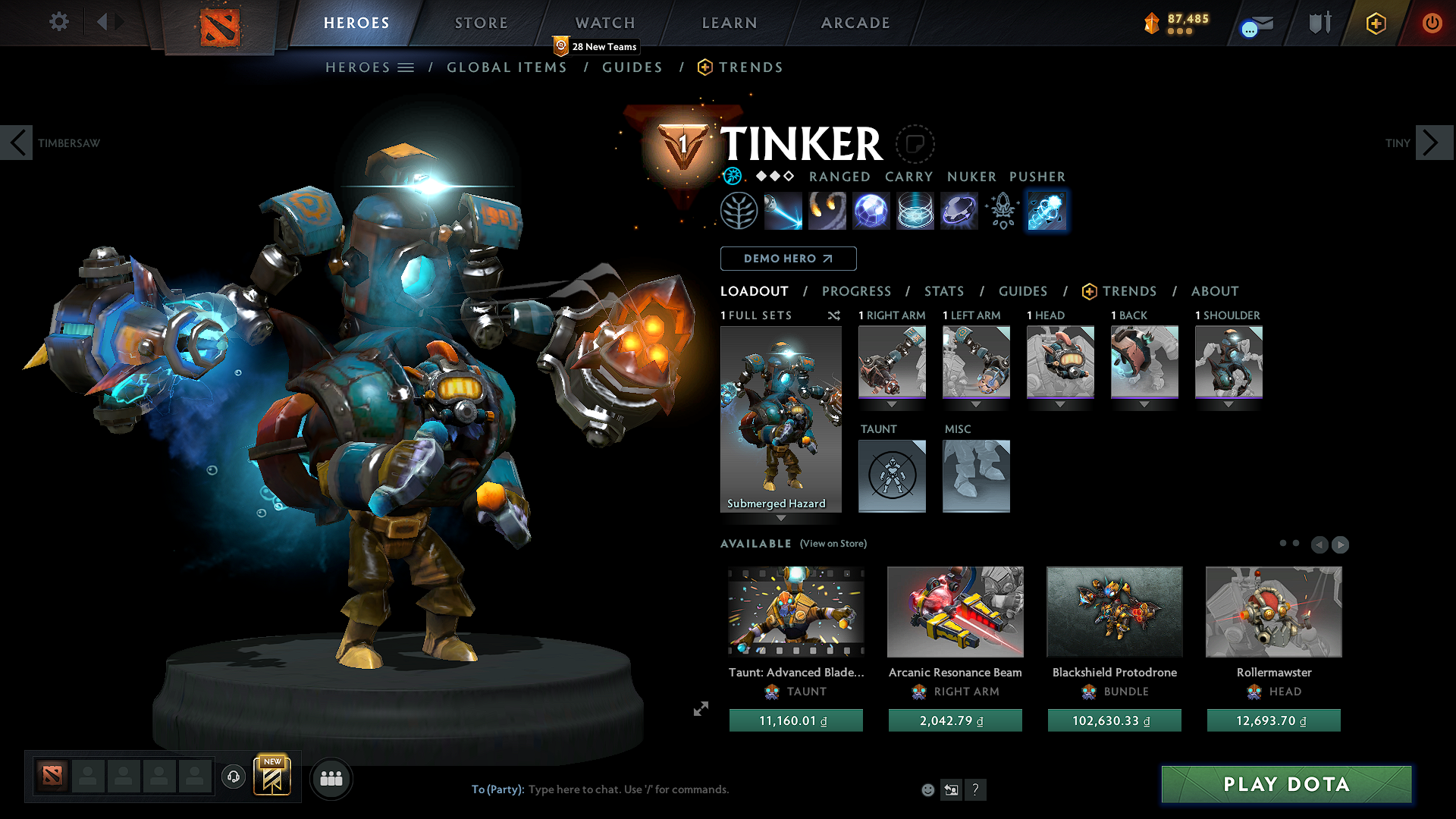Click the DEMO HERO button

tap(788, 259)
